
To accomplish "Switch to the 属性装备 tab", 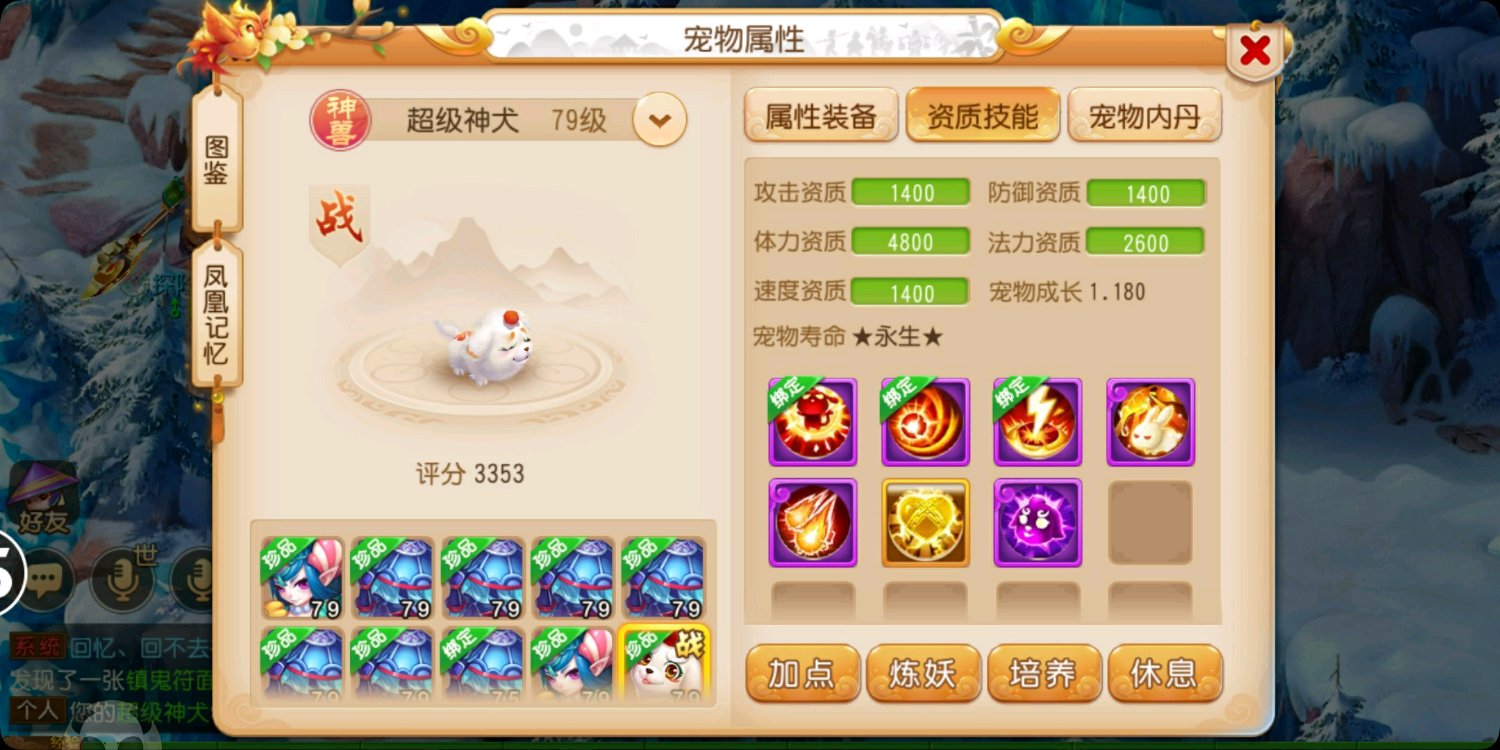I will (x=820, y=114).
